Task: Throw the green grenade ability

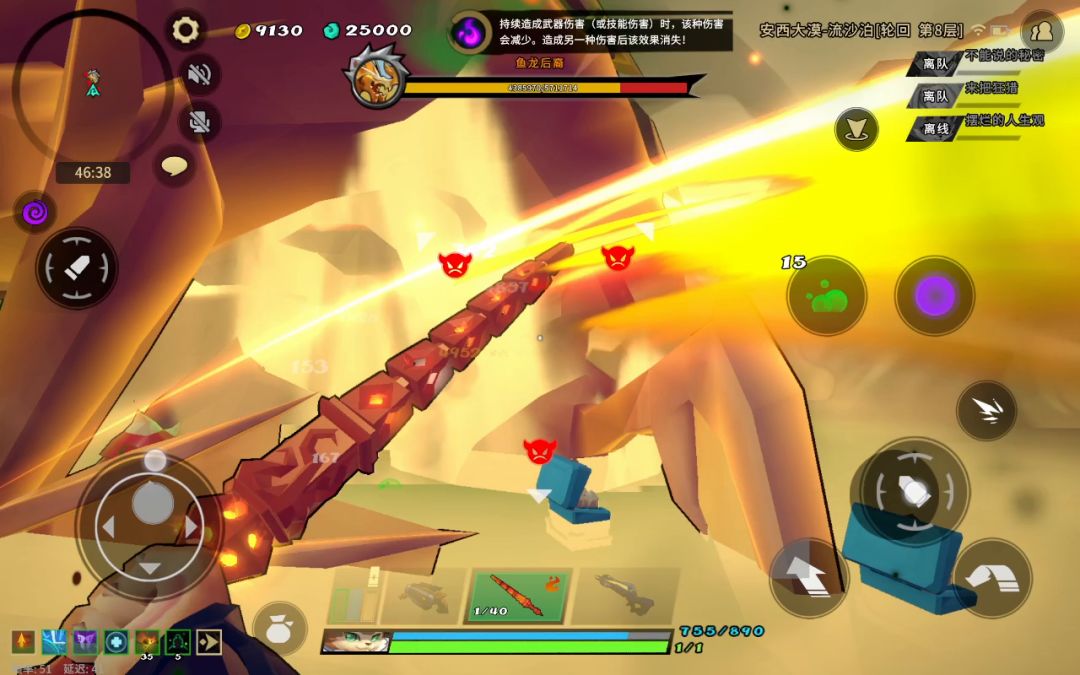Action: 826,296
